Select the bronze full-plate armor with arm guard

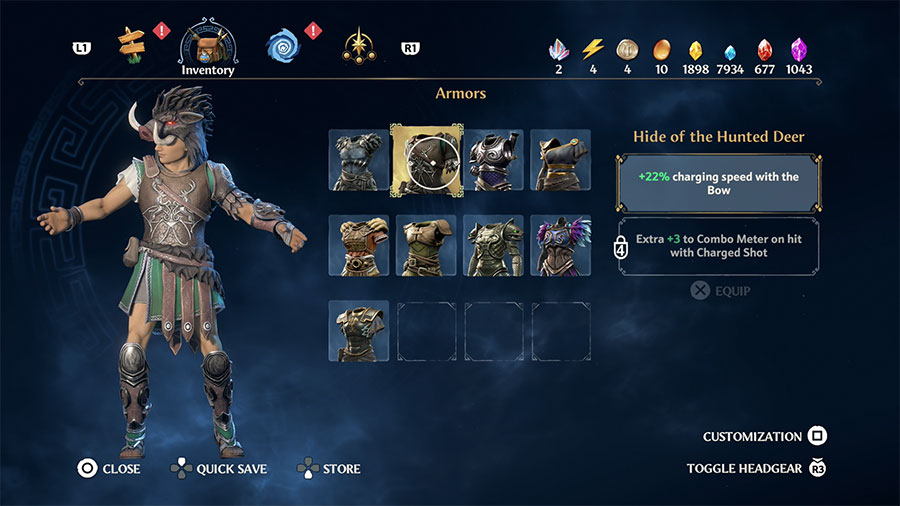tap(493, 245)
